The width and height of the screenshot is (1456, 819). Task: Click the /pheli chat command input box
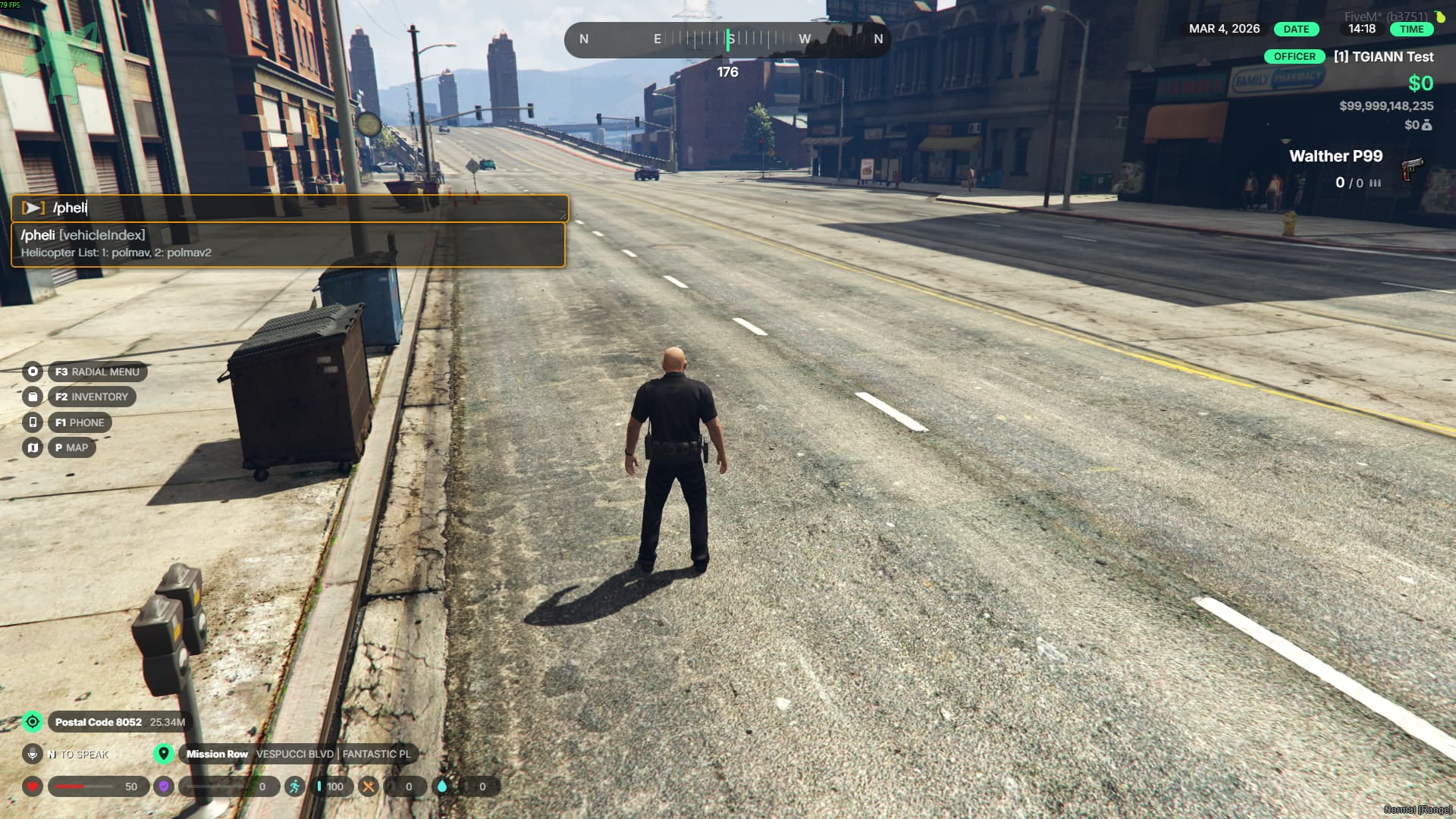[303, 208]
